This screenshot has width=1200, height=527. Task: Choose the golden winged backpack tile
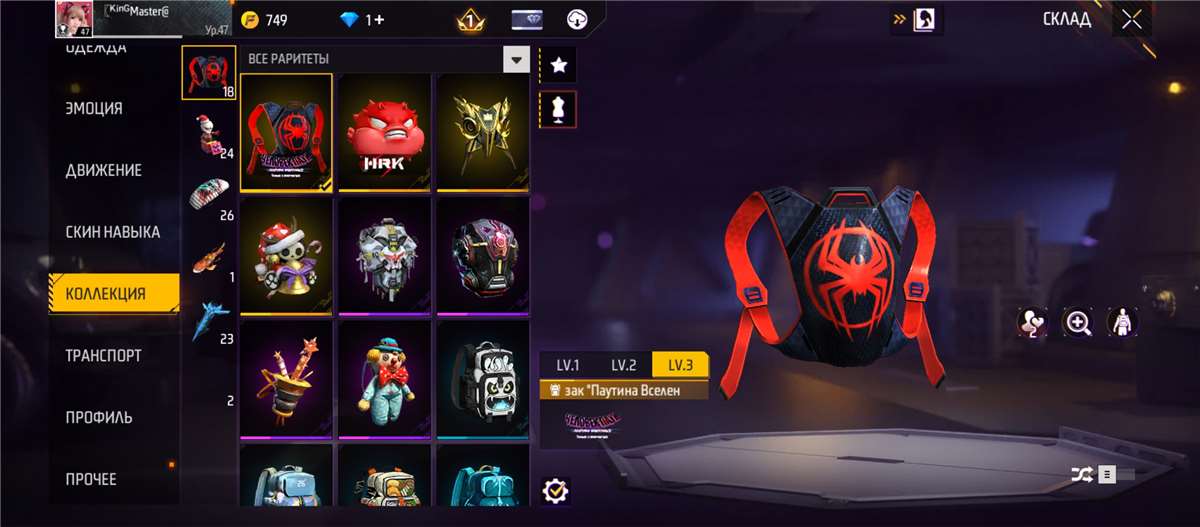click(482, 131)
